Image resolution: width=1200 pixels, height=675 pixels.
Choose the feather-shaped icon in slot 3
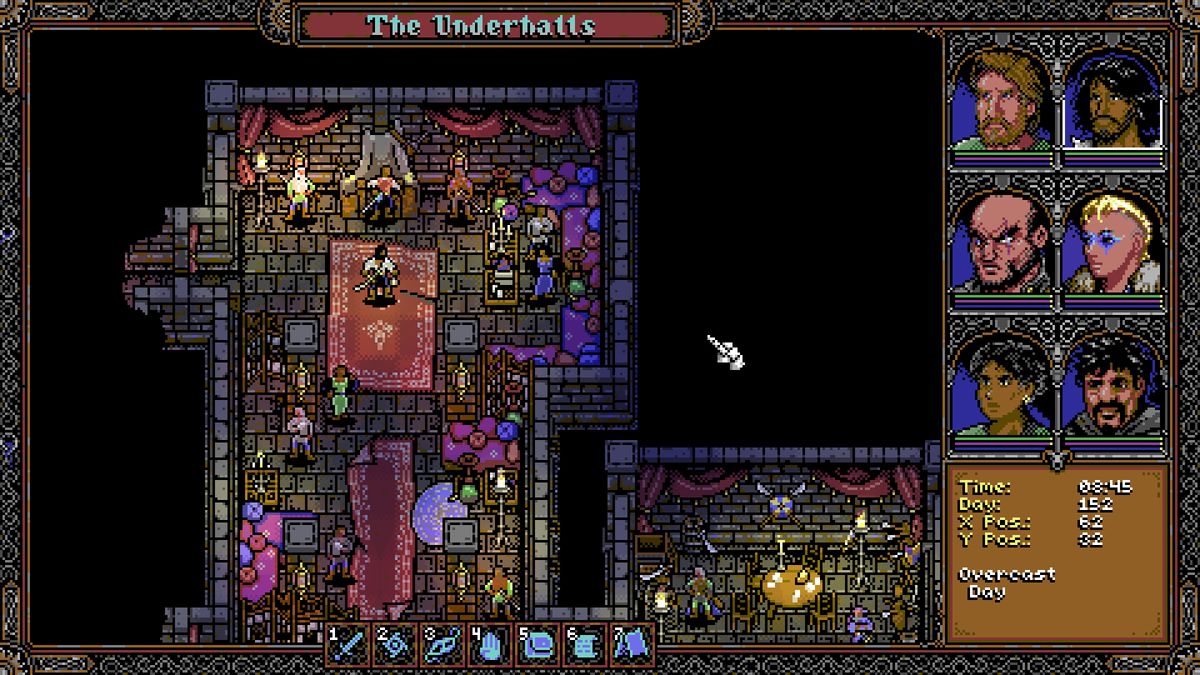(441, 645)
